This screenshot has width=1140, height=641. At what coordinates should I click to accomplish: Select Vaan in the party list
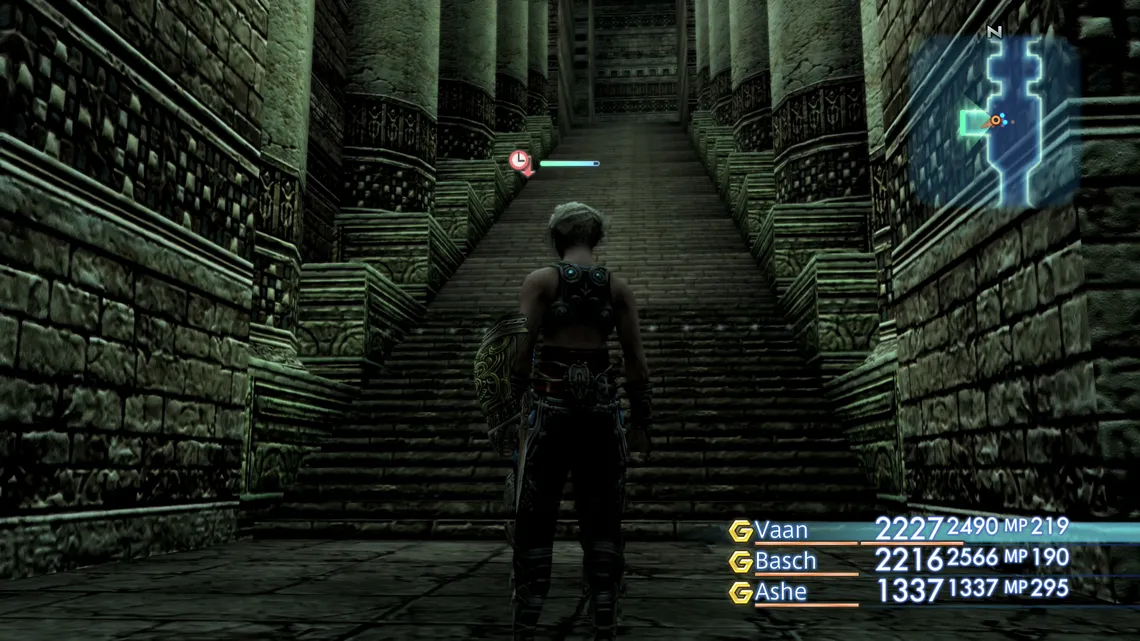tap(781, 530)
